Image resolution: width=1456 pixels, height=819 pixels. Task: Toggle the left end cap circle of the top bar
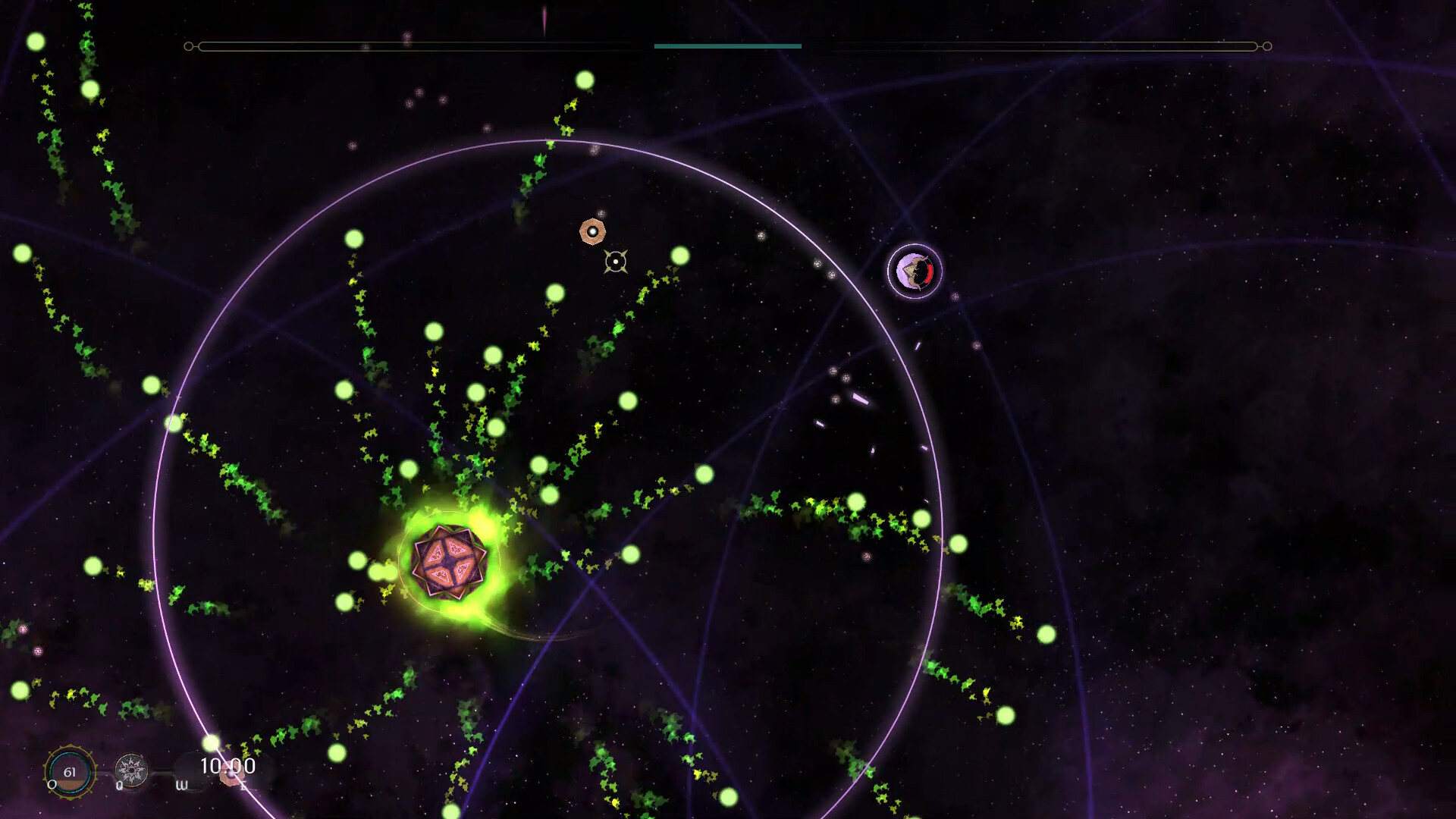click(187, 46)
